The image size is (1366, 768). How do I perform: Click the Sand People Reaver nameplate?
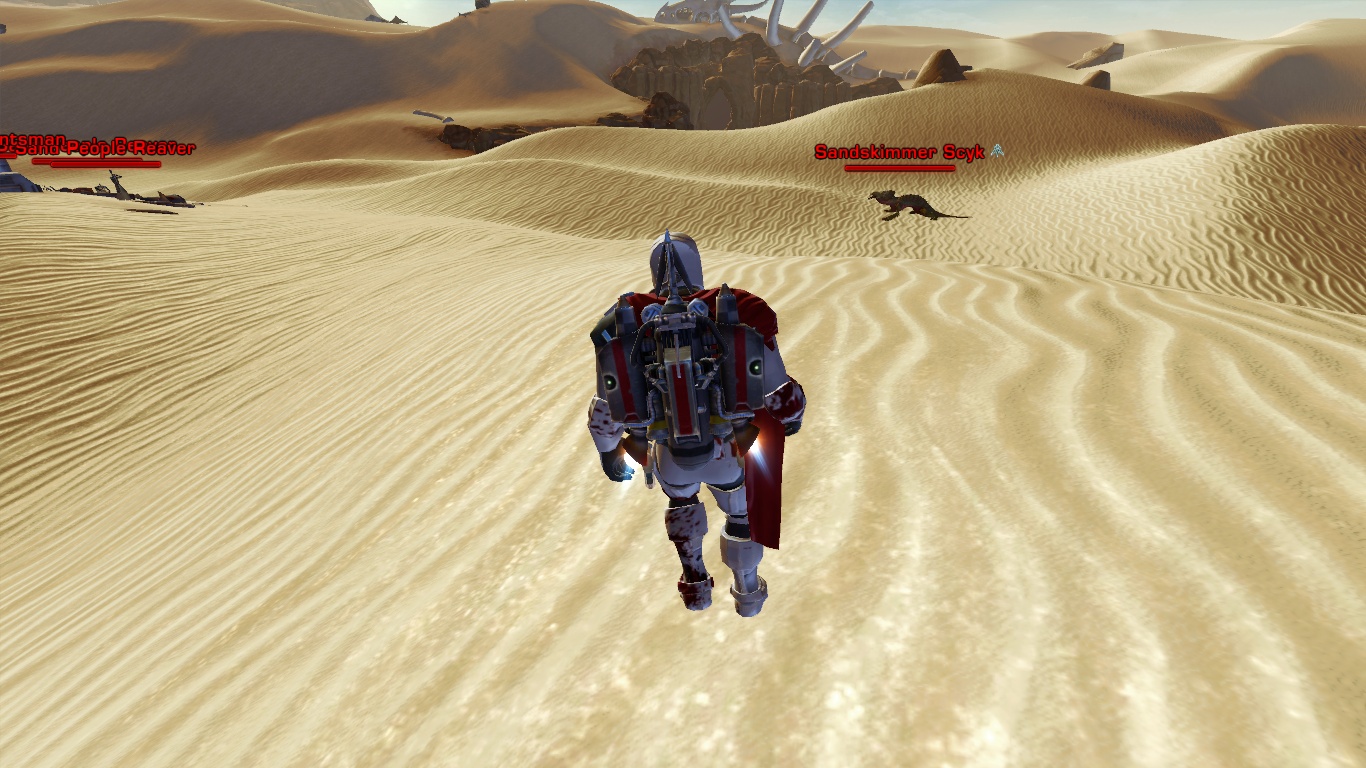[108, 149]
